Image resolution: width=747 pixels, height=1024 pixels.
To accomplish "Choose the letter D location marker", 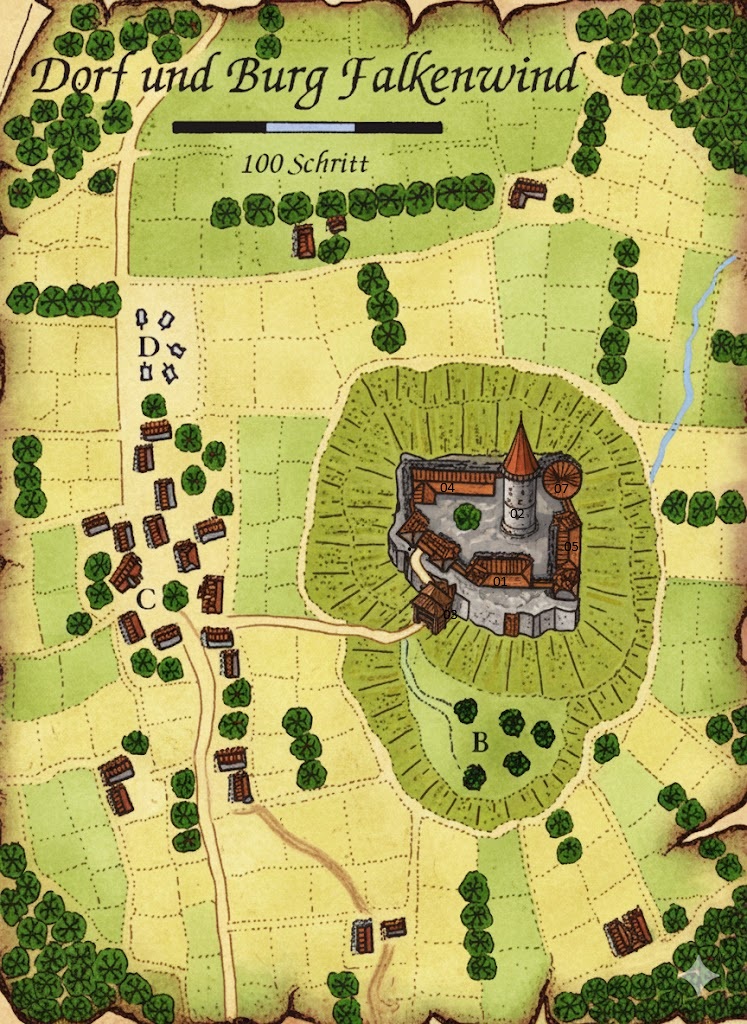I will 148,346.
